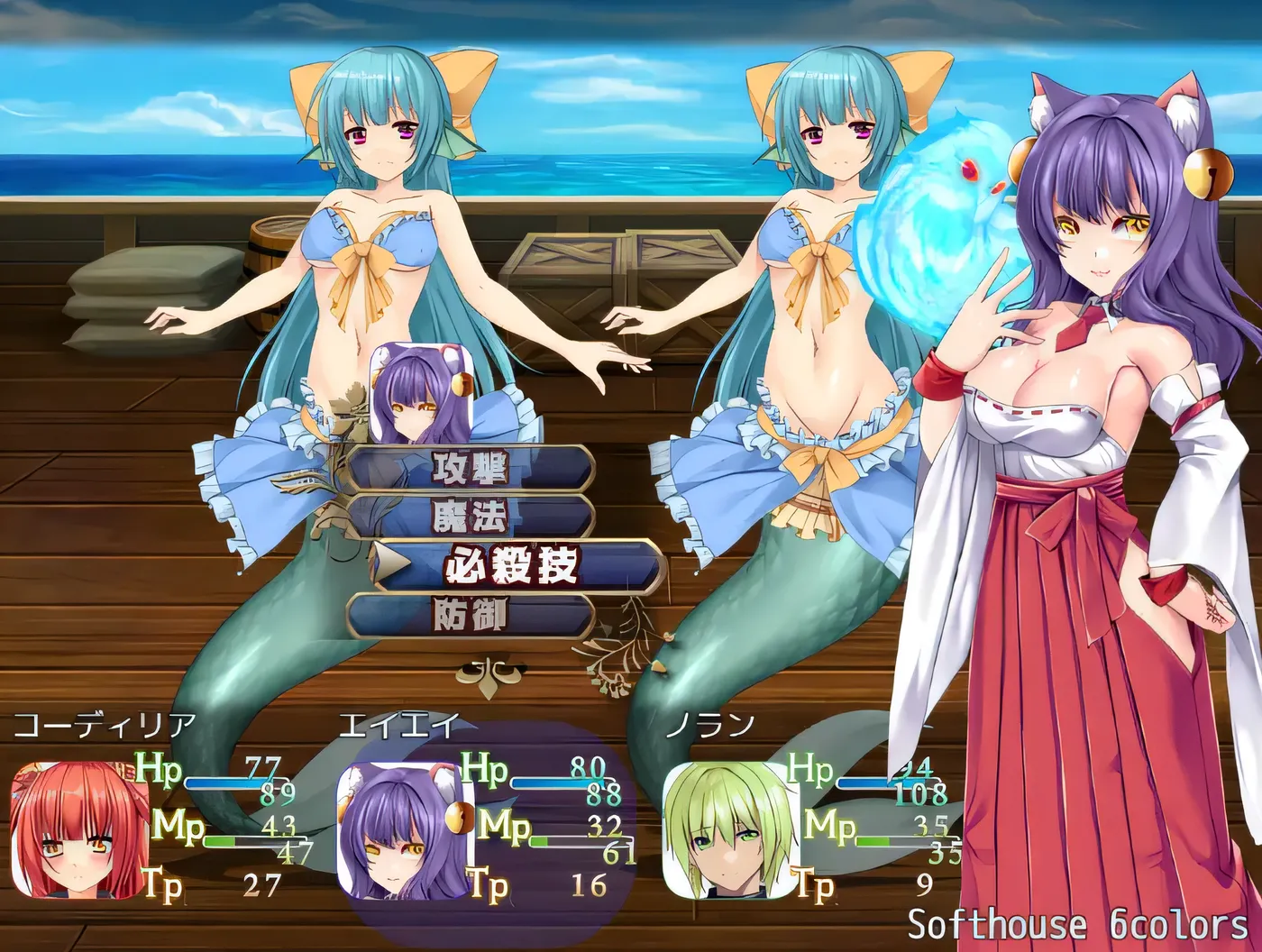Pick the 防御 defend command
The width and height of the screenshot is (1262, 952).
pos(470,616)
